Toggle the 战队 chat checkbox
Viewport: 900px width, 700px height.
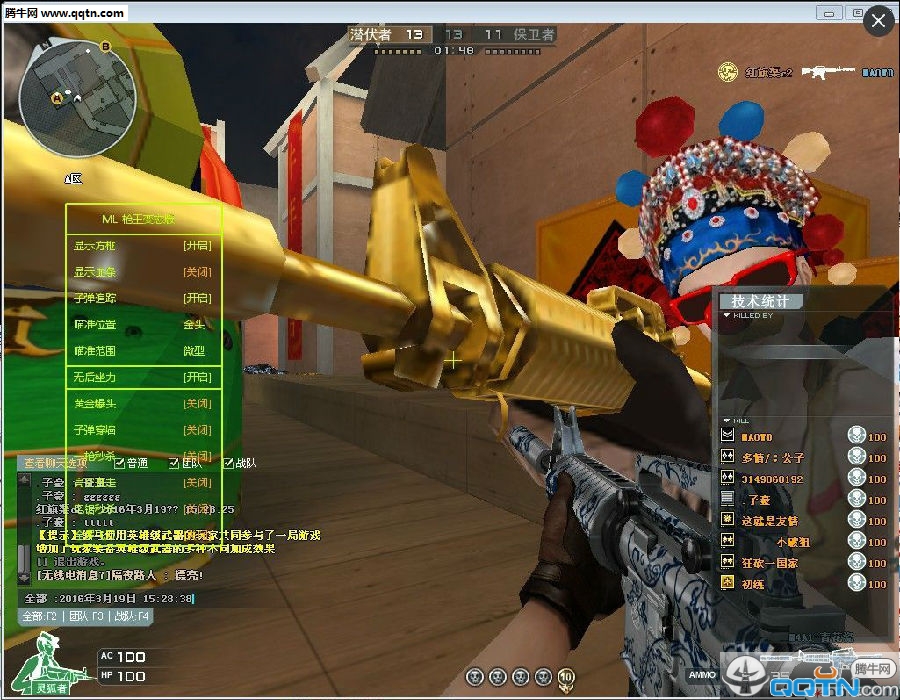coord(229,463)
